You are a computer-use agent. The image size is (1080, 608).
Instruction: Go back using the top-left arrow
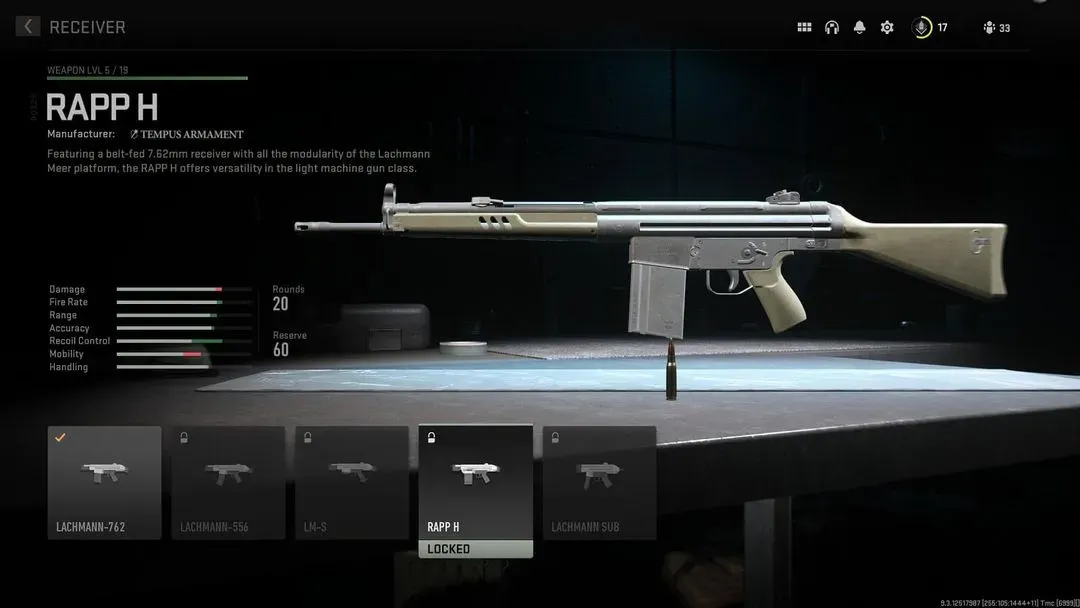click(28, 27)
